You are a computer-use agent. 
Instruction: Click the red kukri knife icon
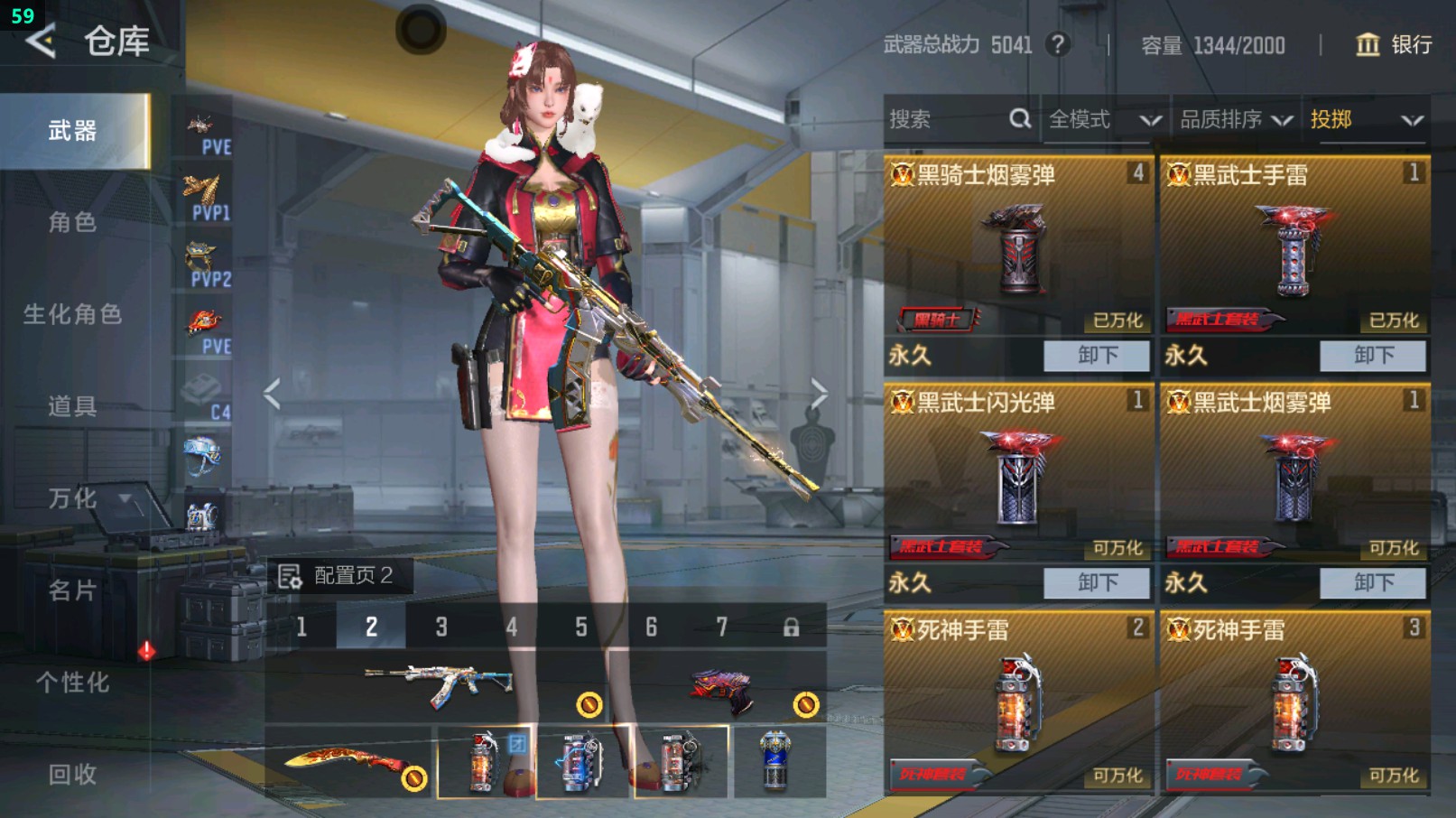(338, 758)
